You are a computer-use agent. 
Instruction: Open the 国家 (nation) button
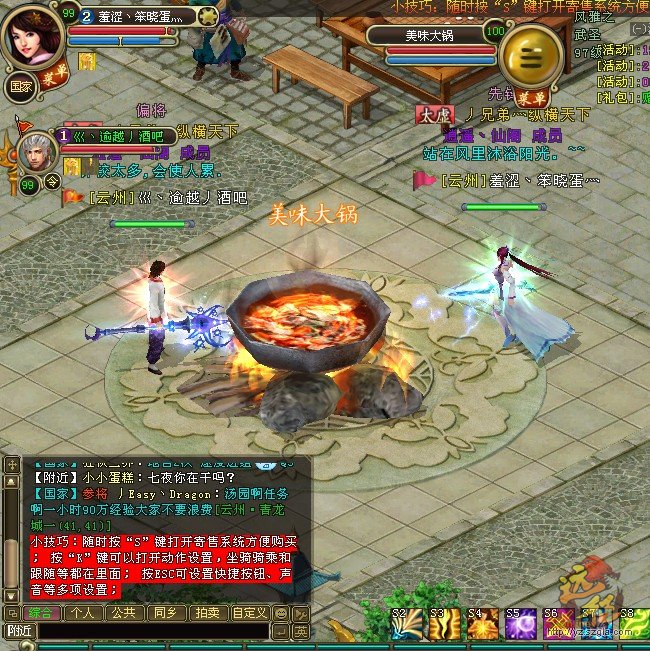(x=19, y=85)
